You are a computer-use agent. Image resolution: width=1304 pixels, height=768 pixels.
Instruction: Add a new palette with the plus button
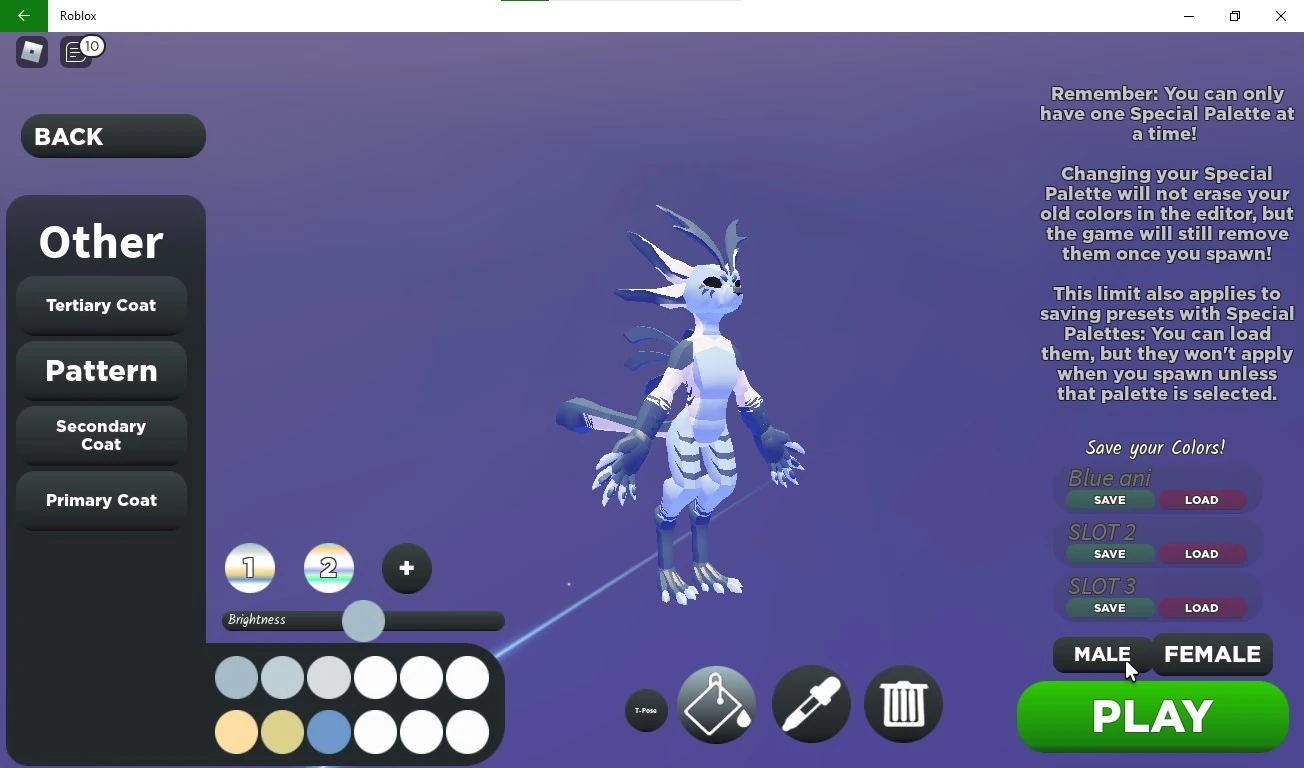(x=406, y=568)
